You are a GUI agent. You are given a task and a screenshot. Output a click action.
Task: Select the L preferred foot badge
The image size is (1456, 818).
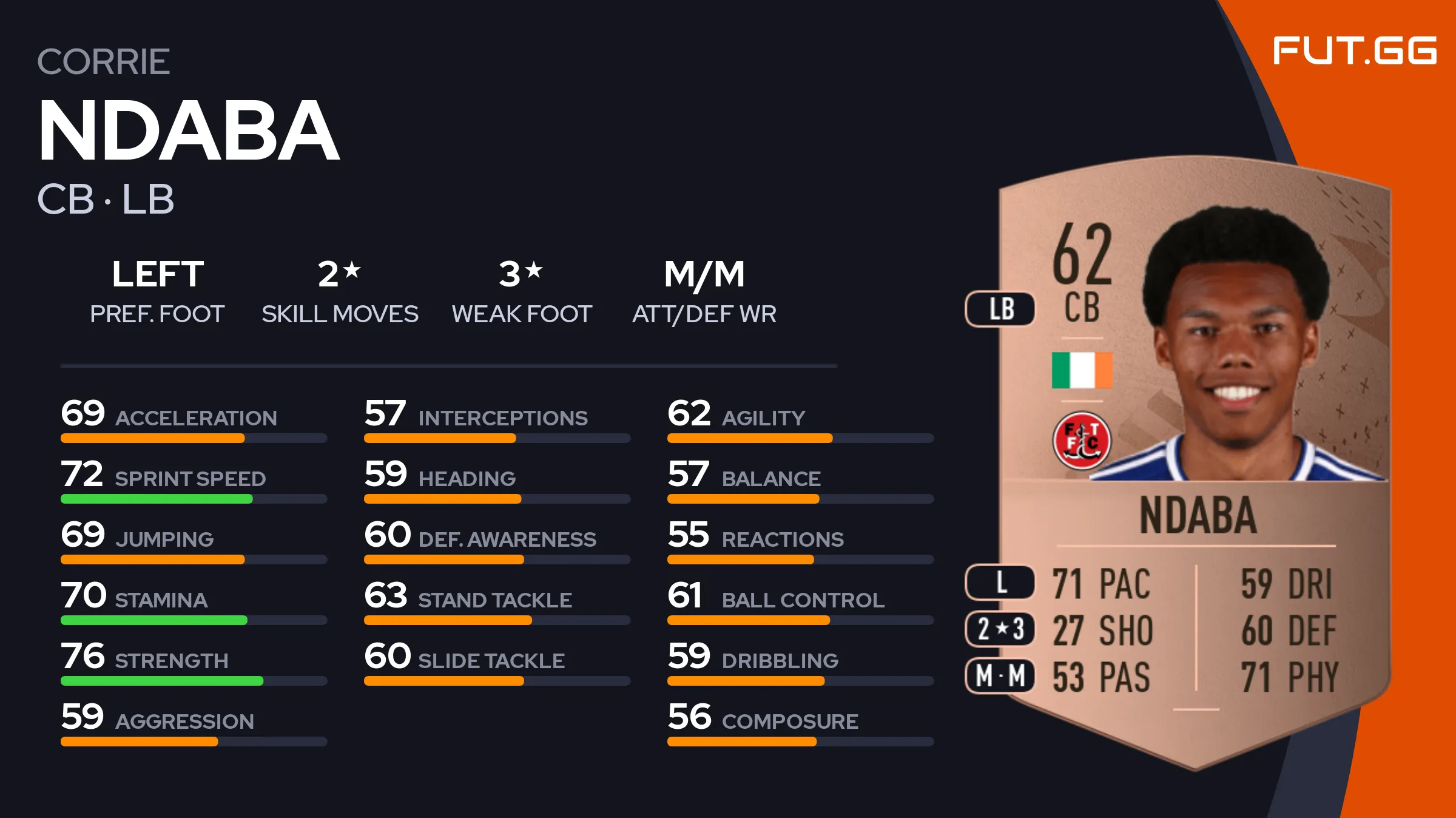pyautogui.click(x=1000, y=583)
